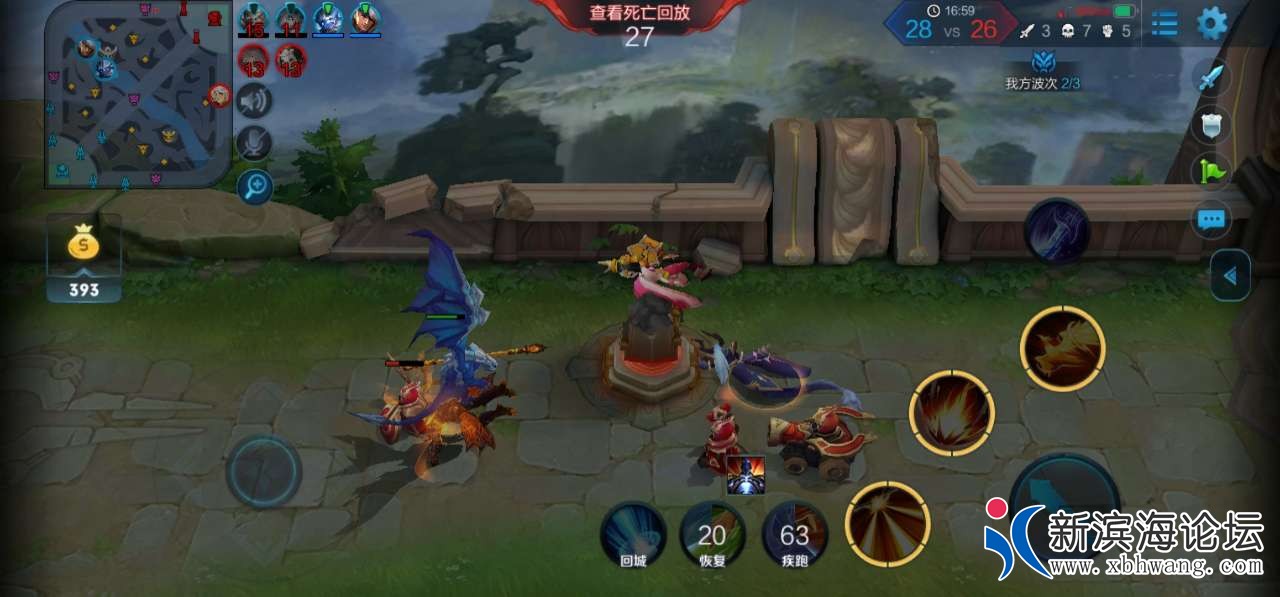Click the magnifier icon beside the minimap
Image resolution: width=1280 pixels, height=597 pixels.
[x=254, y=186]
